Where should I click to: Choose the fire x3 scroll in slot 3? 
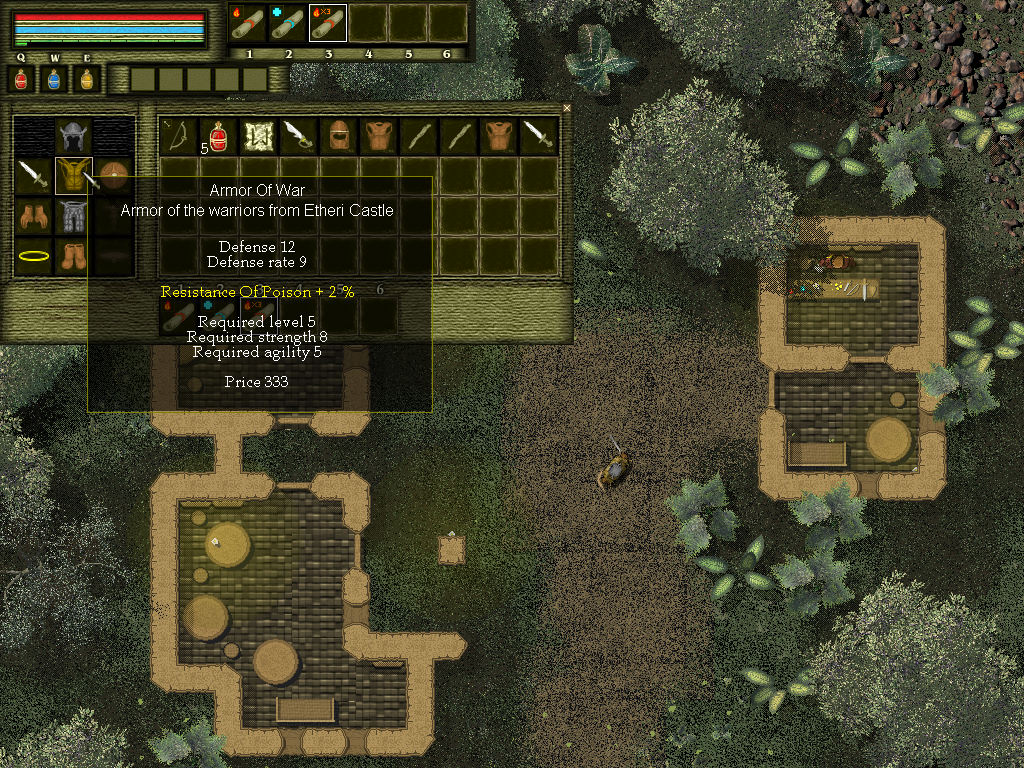[327, 23]
